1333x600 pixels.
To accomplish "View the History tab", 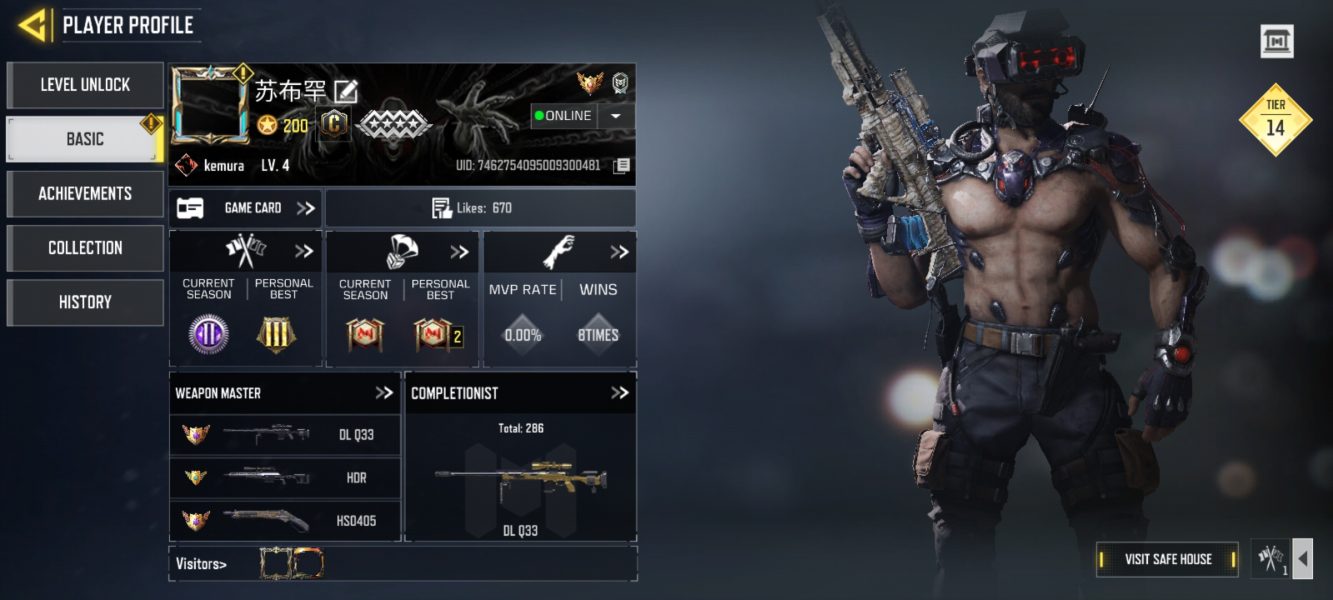I will coord(85,302).
